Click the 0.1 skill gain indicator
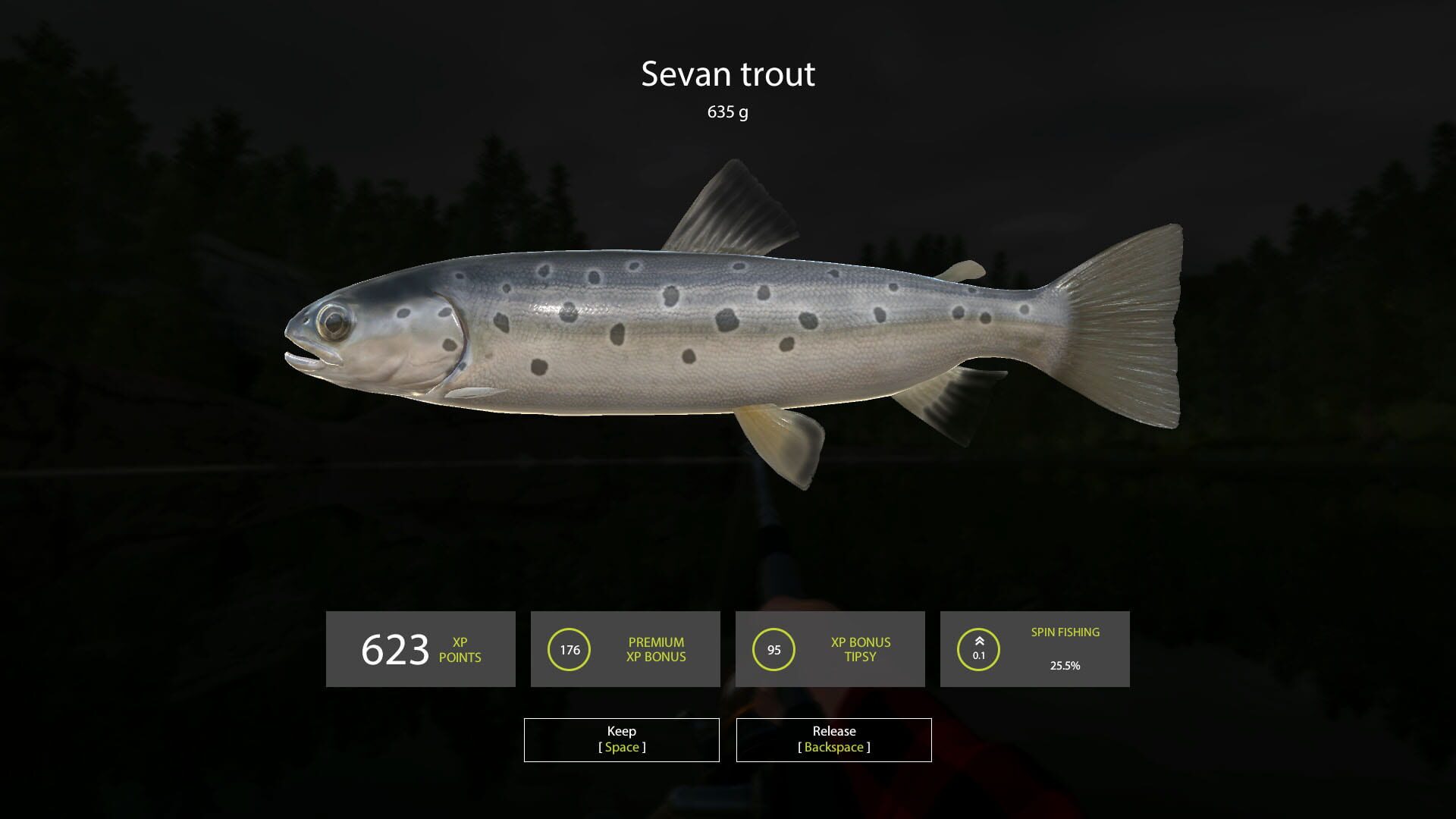This screenshot has height=819, width=1456. (x=978, y=655)
